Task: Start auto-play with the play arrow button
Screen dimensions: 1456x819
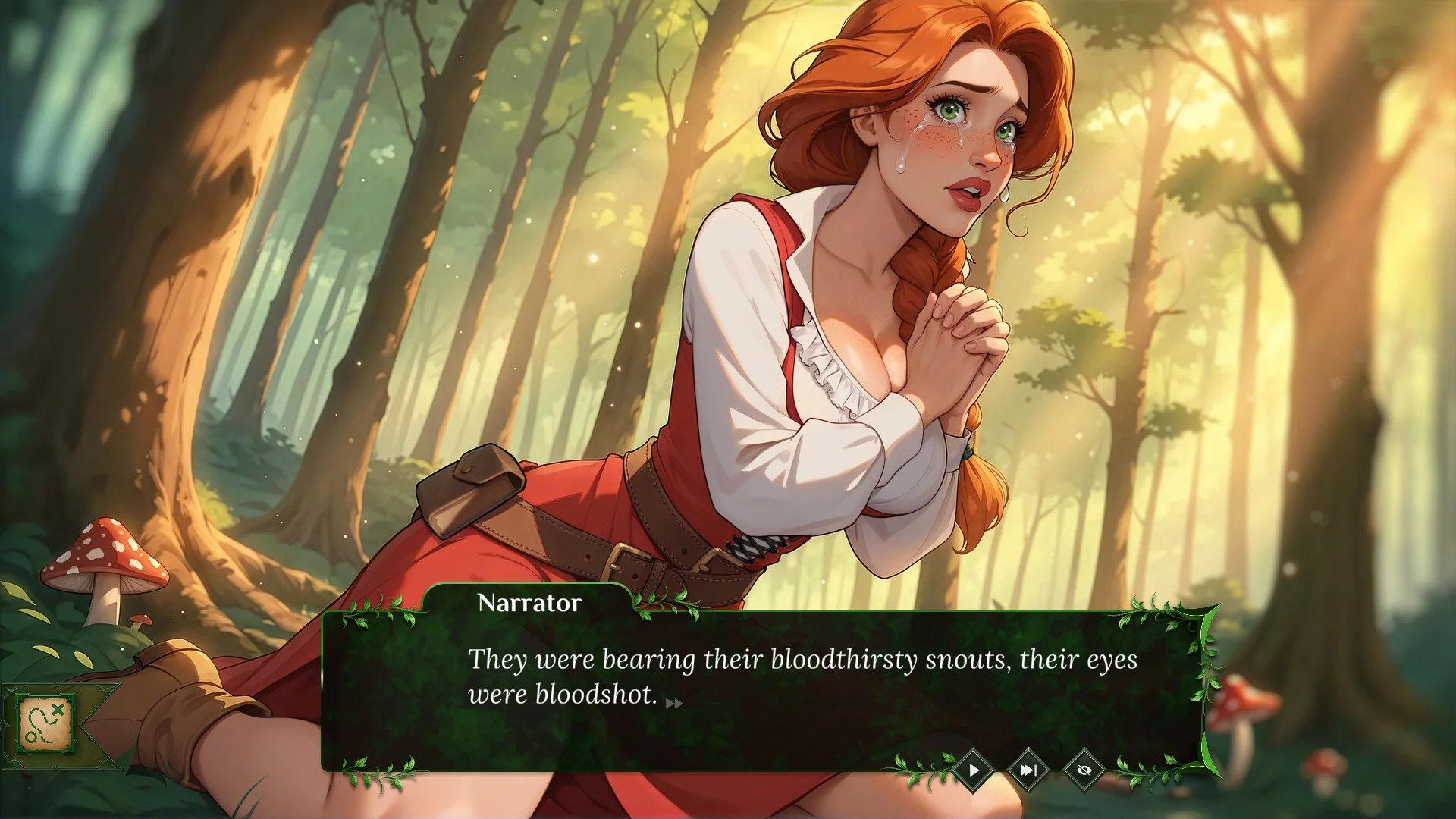Action: 974,770
